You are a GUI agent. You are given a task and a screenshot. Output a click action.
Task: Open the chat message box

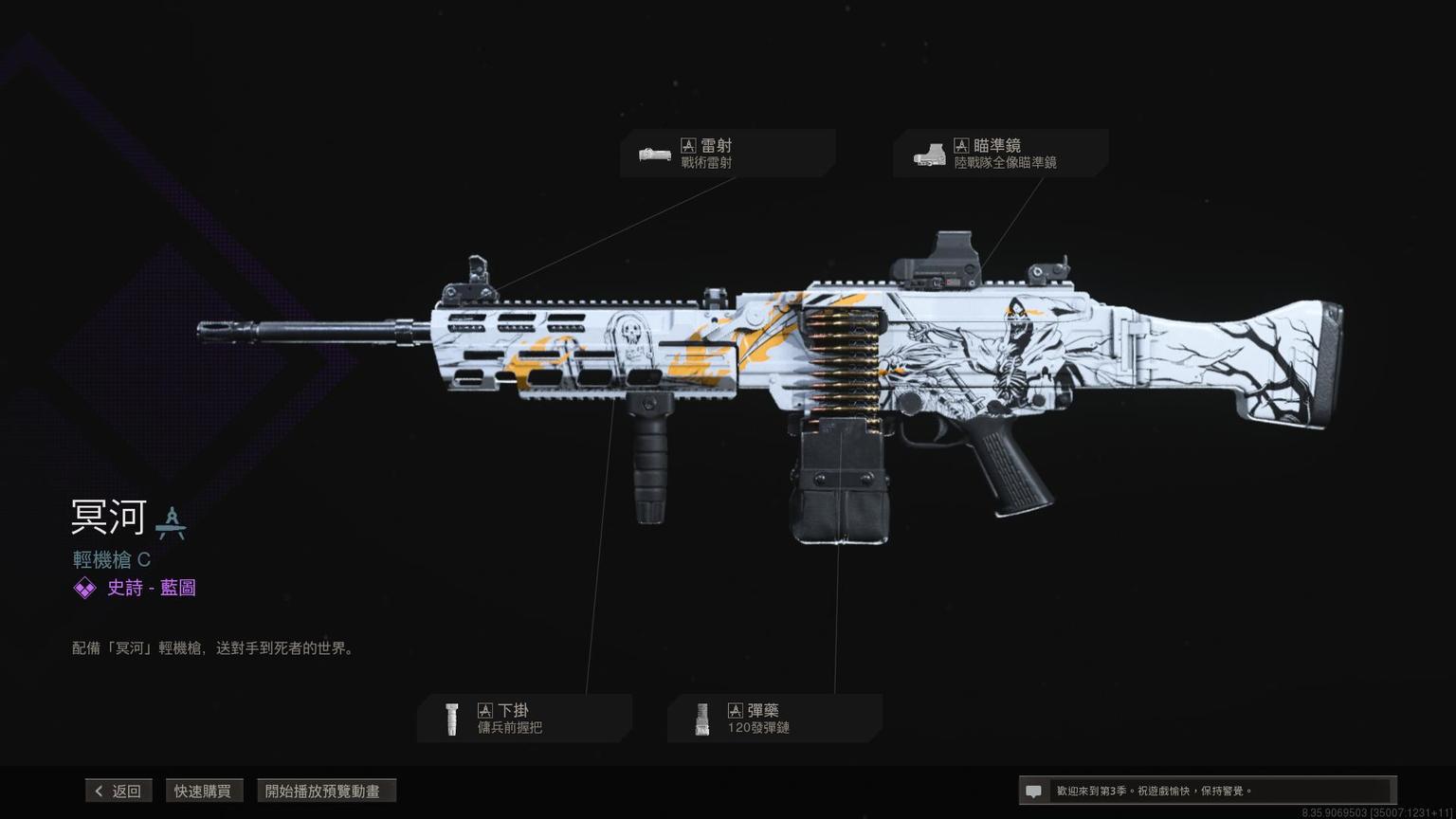1206,791
